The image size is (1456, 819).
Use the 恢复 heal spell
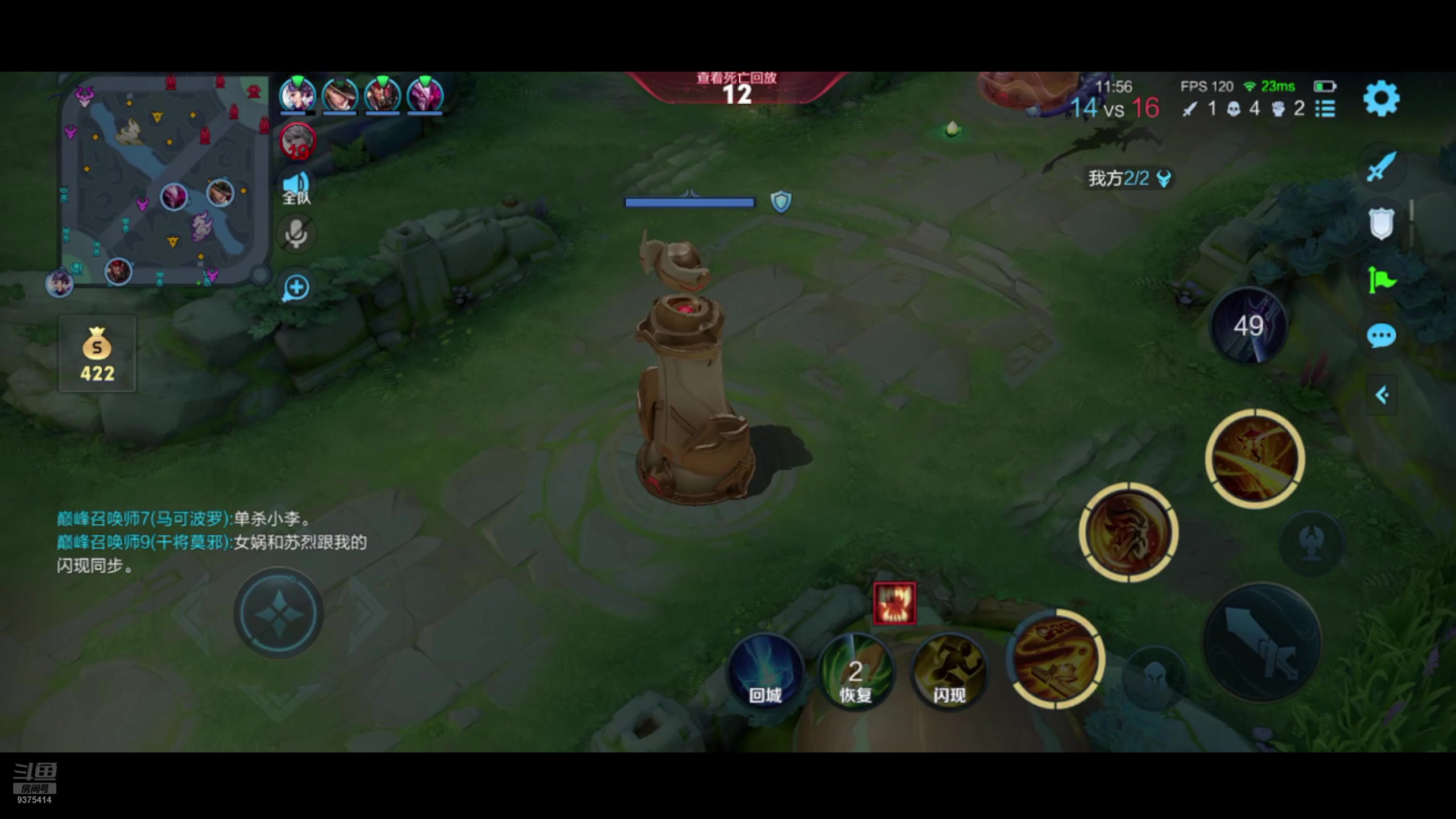click(855, 671)
